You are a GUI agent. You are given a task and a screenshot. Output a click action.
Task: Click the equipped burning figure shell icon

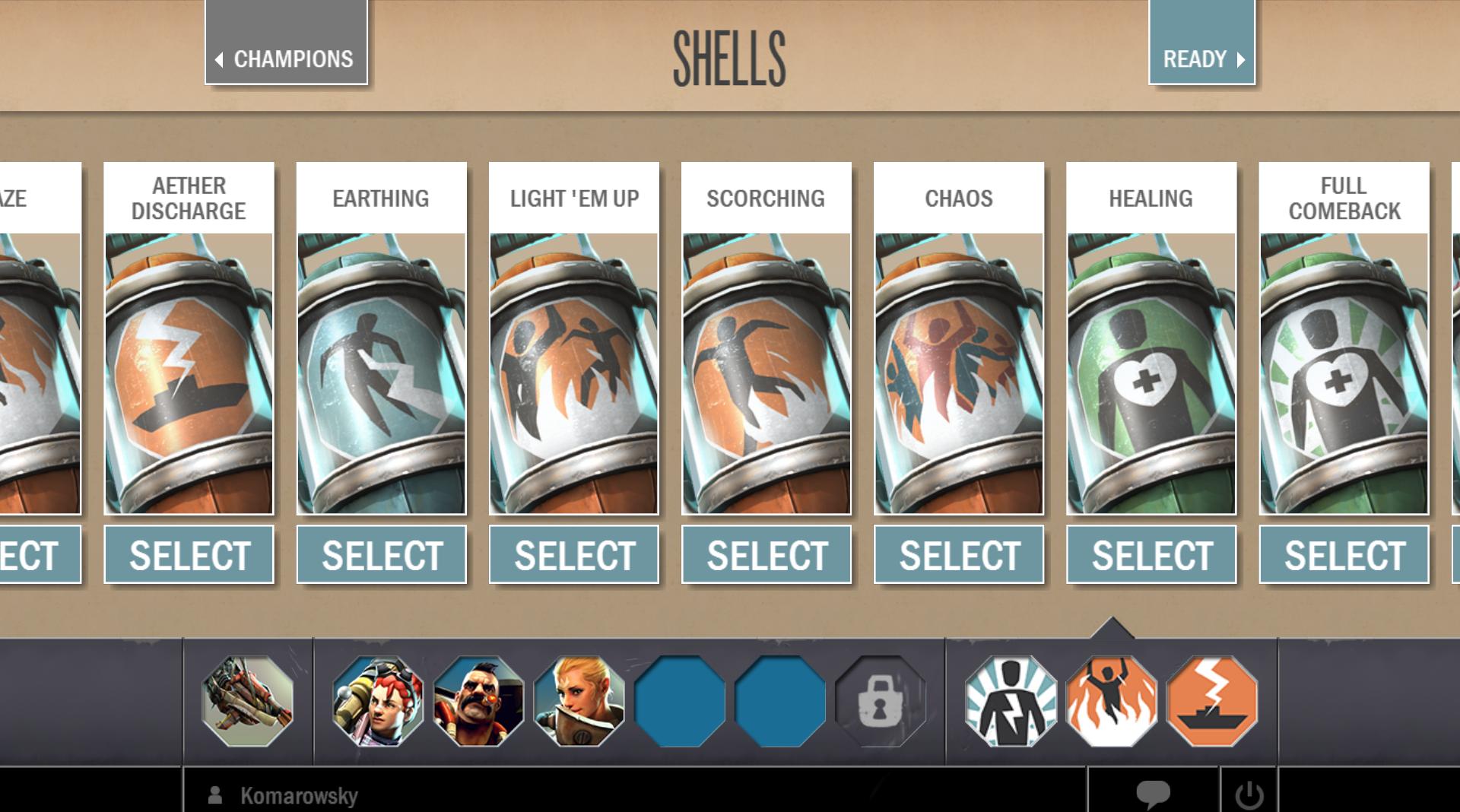click(x=1111, y=701)
